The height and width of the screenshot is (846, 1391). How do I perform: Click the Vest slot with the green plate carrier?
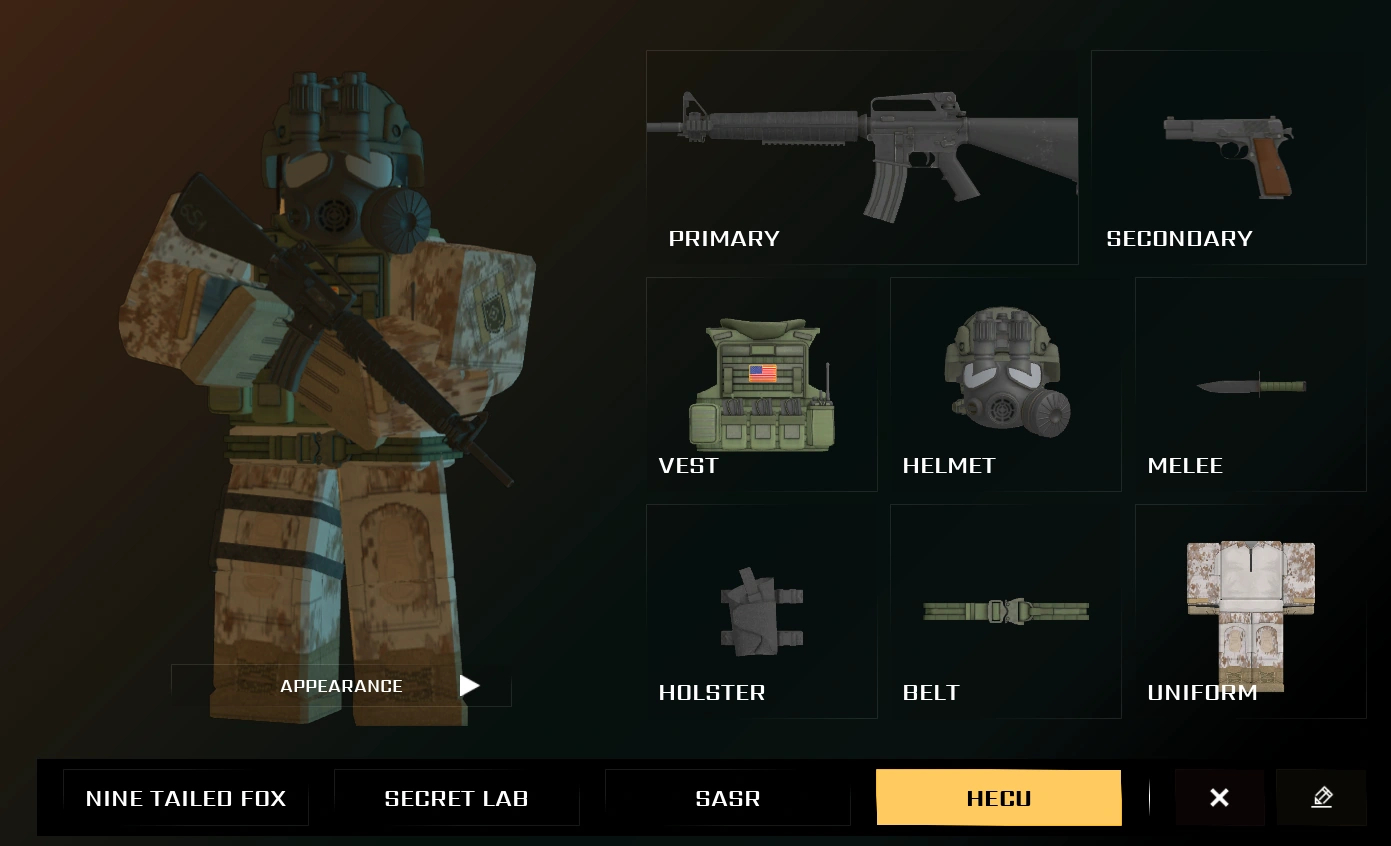point(761,383)
